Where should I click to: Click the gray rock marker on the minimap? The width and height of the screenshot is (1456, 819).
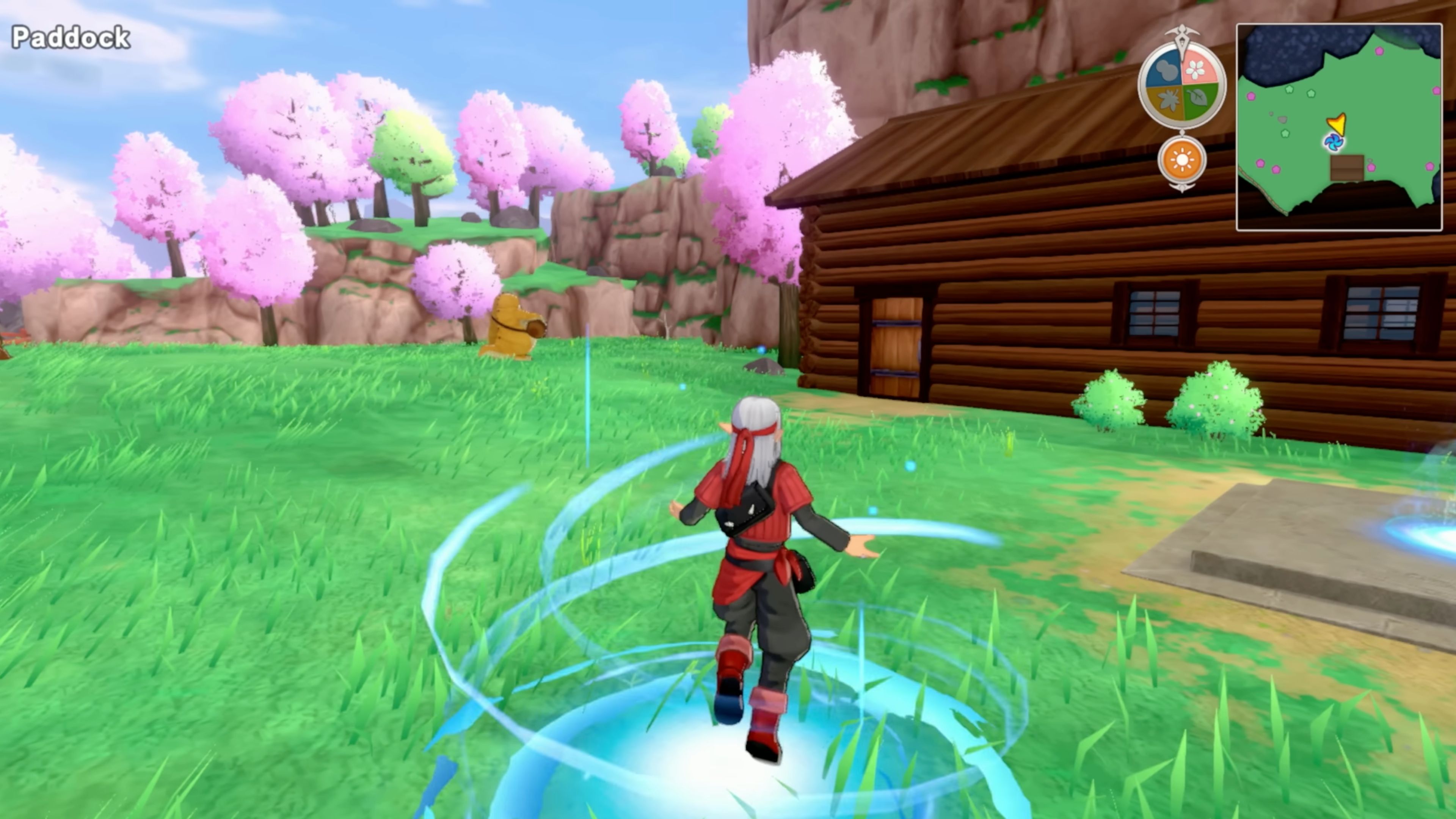tap(1283, 120)
